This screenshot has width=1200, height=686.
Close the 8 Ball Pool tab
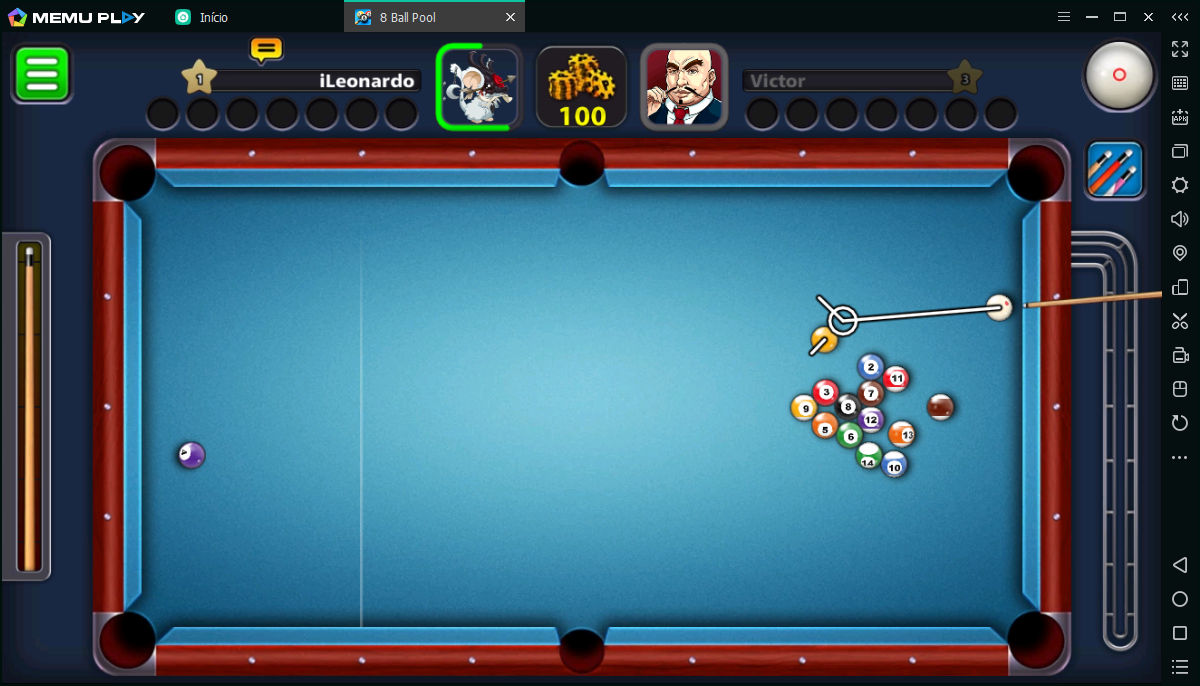510,17
